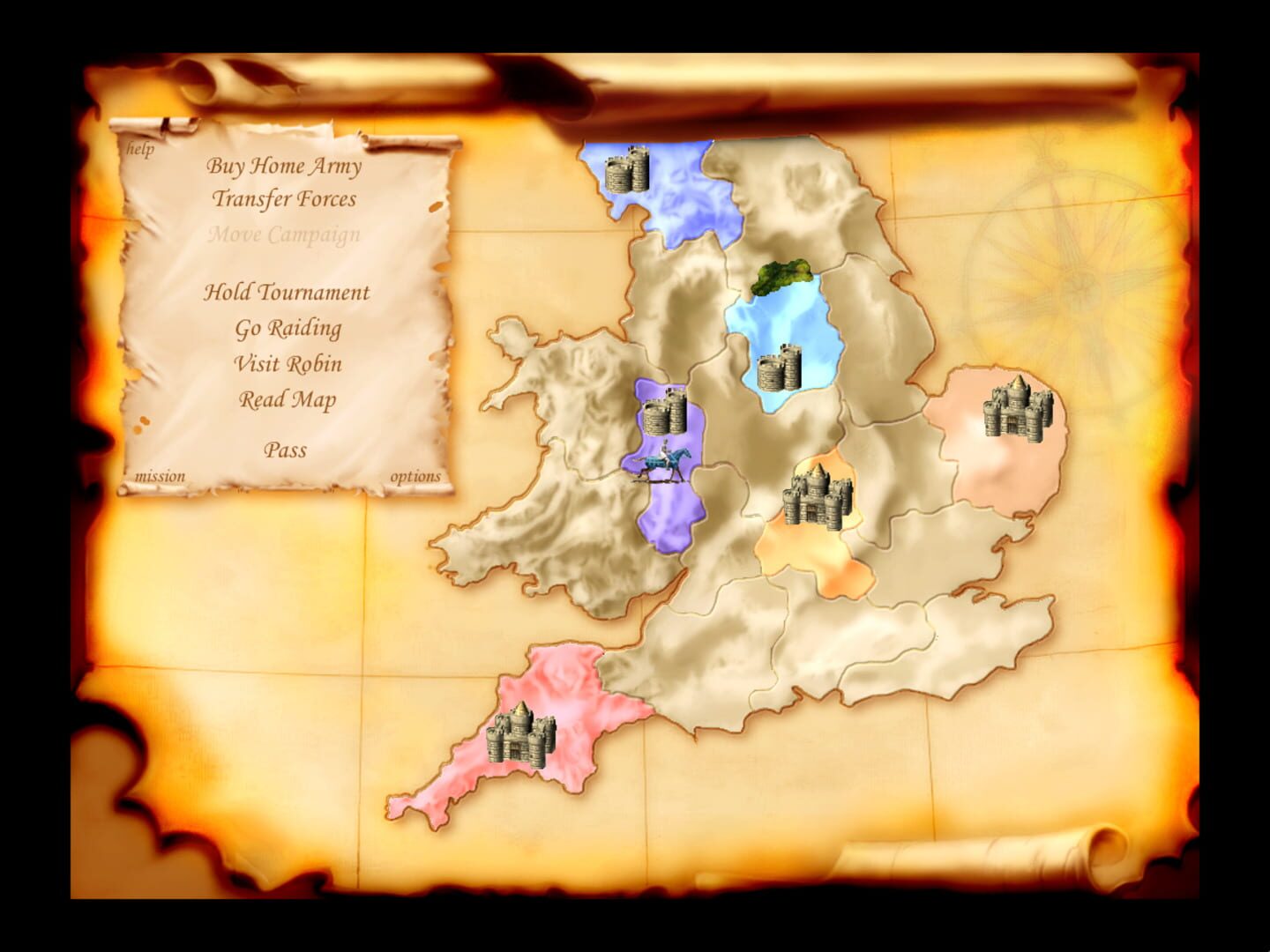The width and height of the screenshot is (1270, 952).
Task: Open the mission menu
Action: pos(161,476)
